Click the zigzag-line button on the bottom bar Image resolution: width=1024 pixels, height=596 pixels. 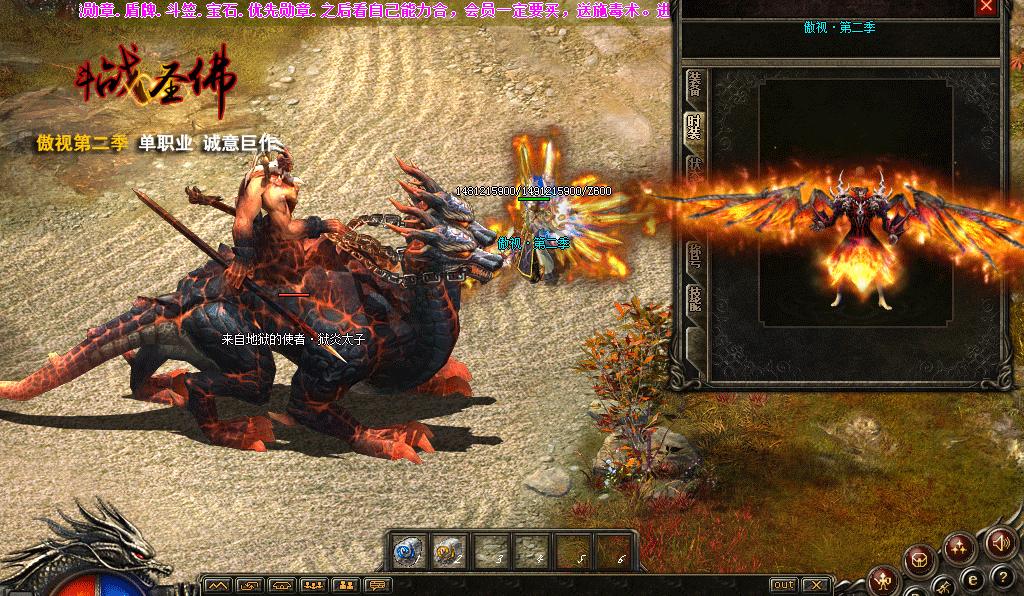(x=218, y=585)
